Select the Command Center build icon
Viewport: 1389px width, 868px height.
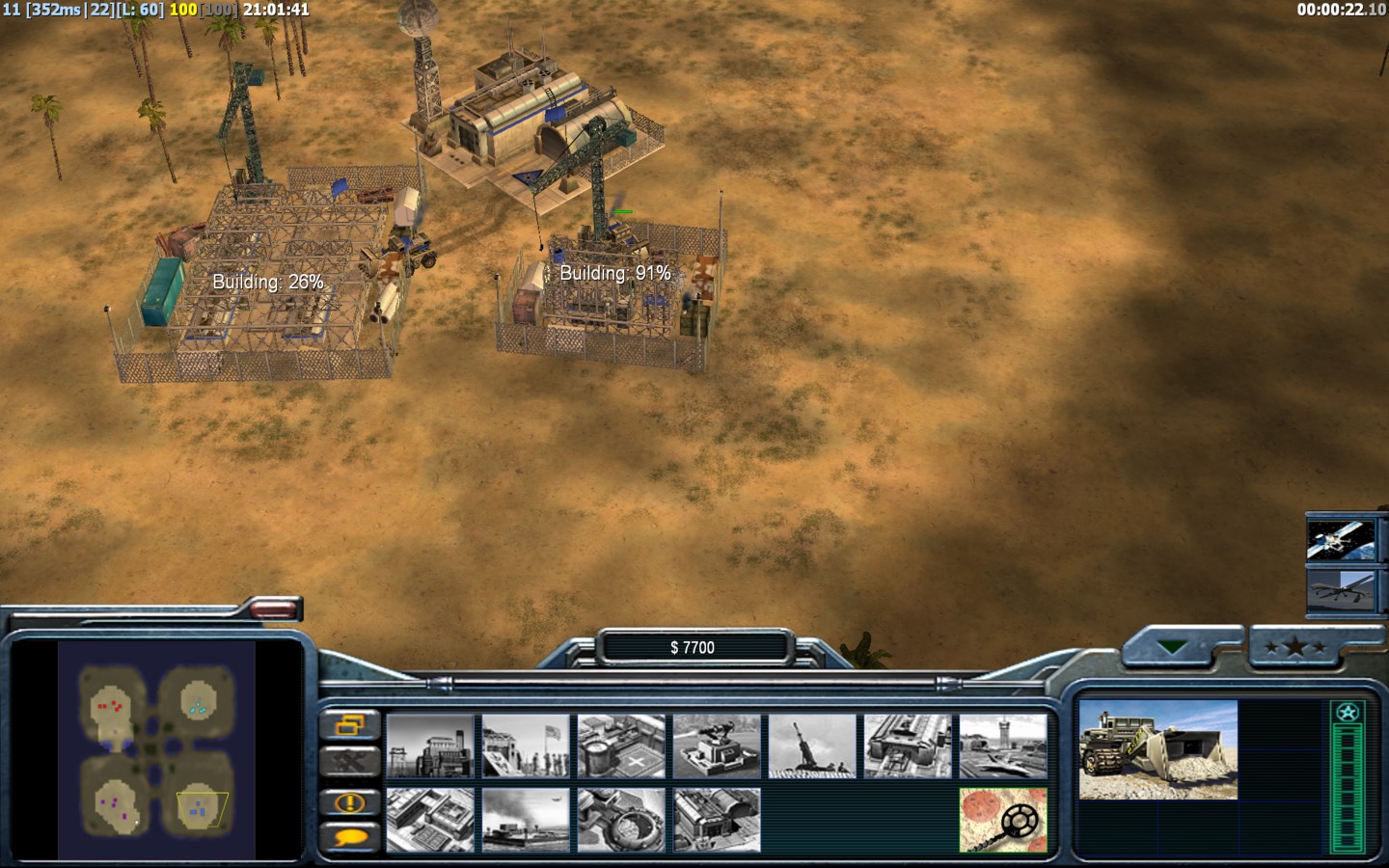tap(717, 820)
